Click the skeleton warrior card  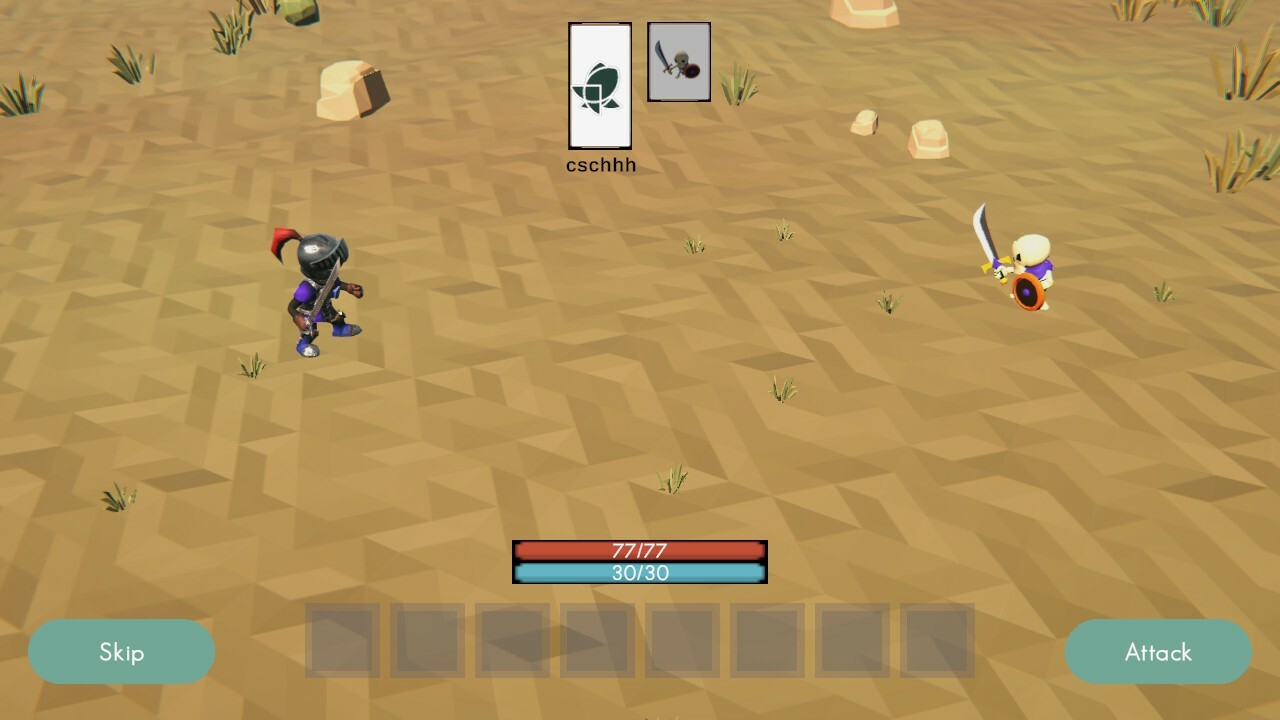pos(679,61)
